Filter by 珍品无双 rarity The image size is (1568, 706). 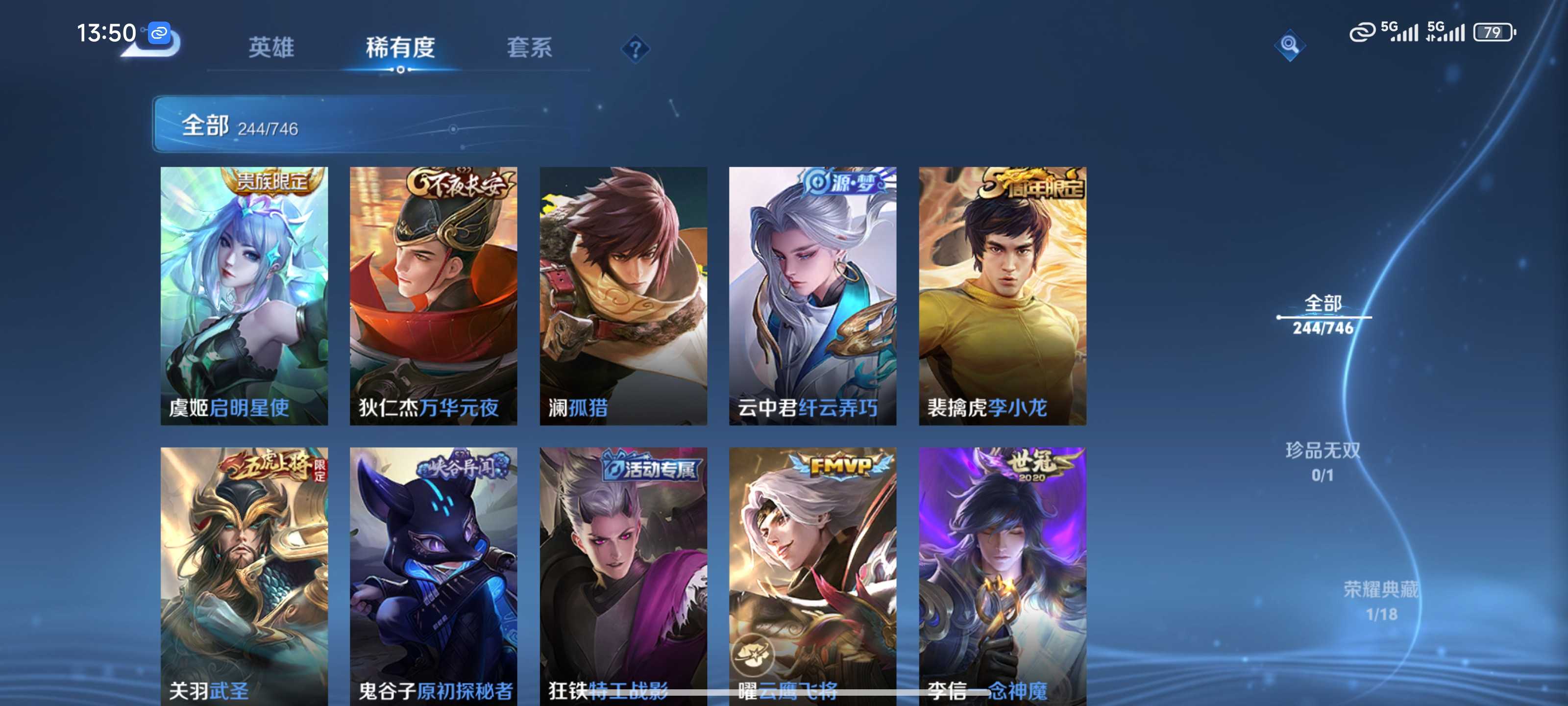click(1323, 461)
